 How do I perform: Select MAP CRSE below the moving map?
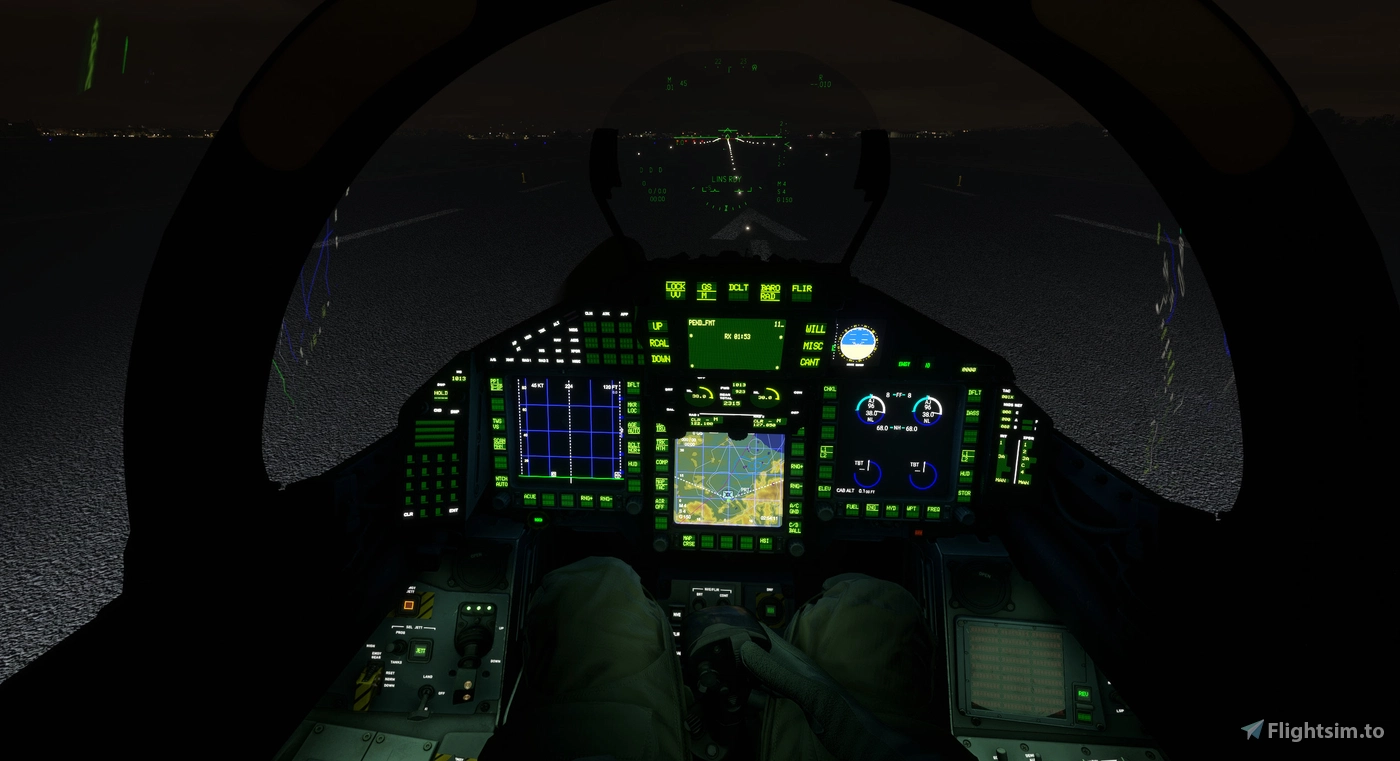(688, 541)
